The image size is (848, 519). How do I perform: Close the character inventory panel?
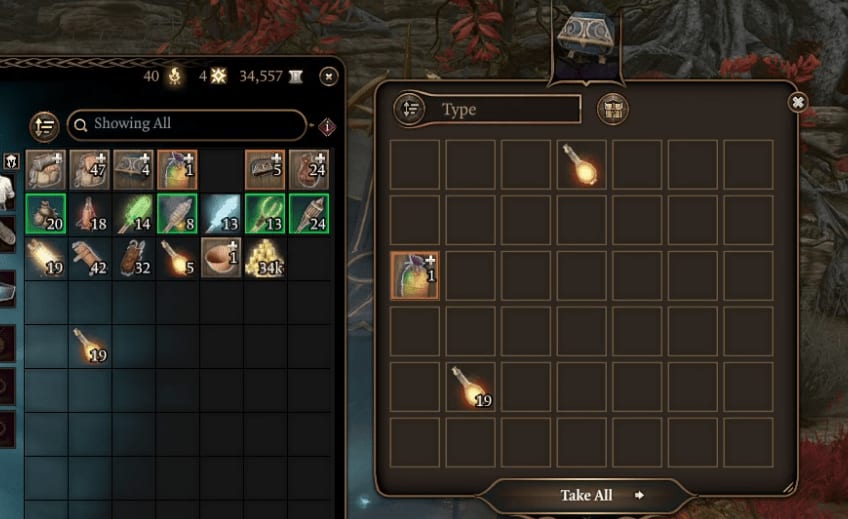(x=328, y=76)
